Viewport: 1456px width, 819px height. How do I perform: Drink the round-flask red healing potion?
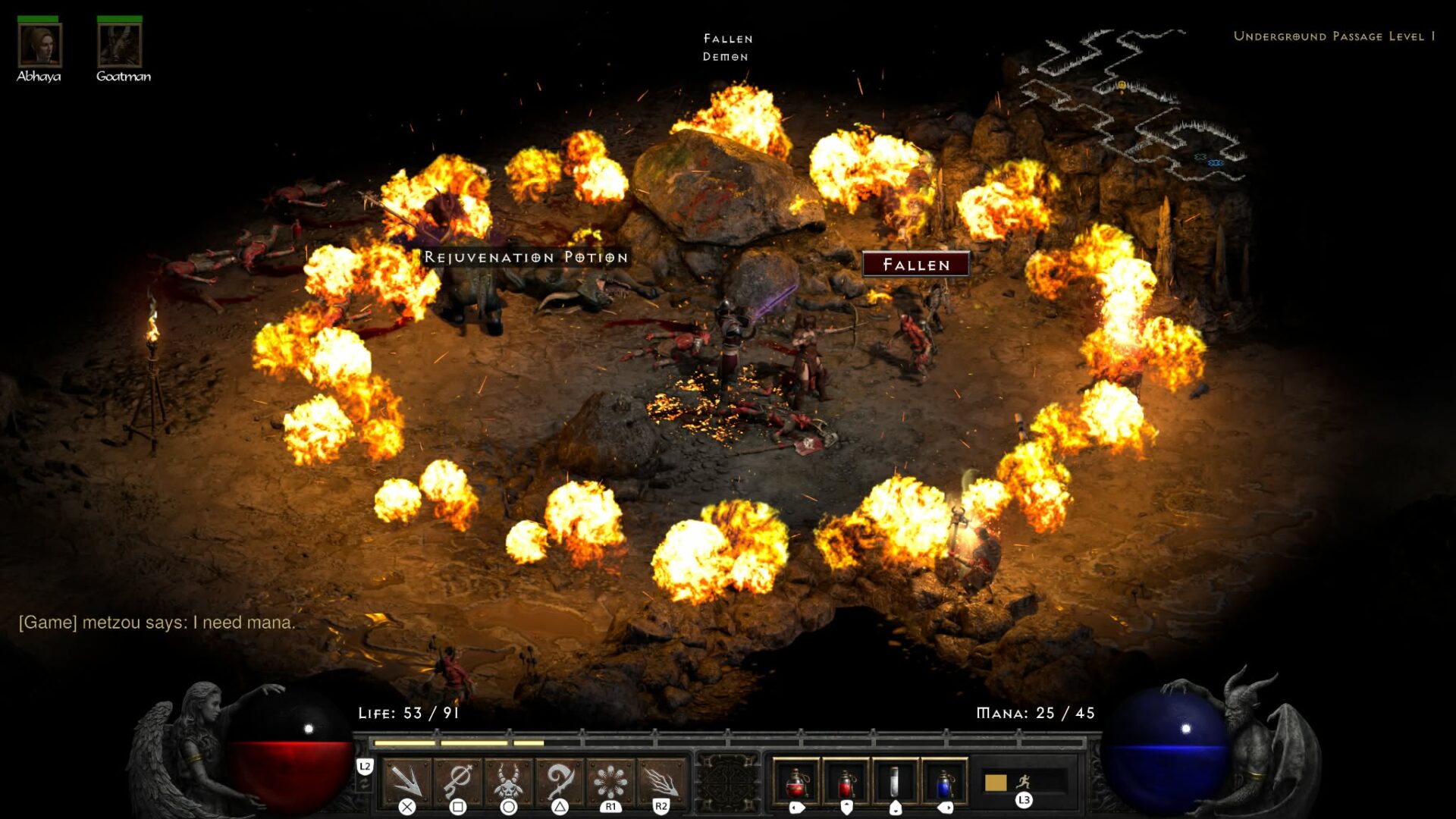pos(795,781)
